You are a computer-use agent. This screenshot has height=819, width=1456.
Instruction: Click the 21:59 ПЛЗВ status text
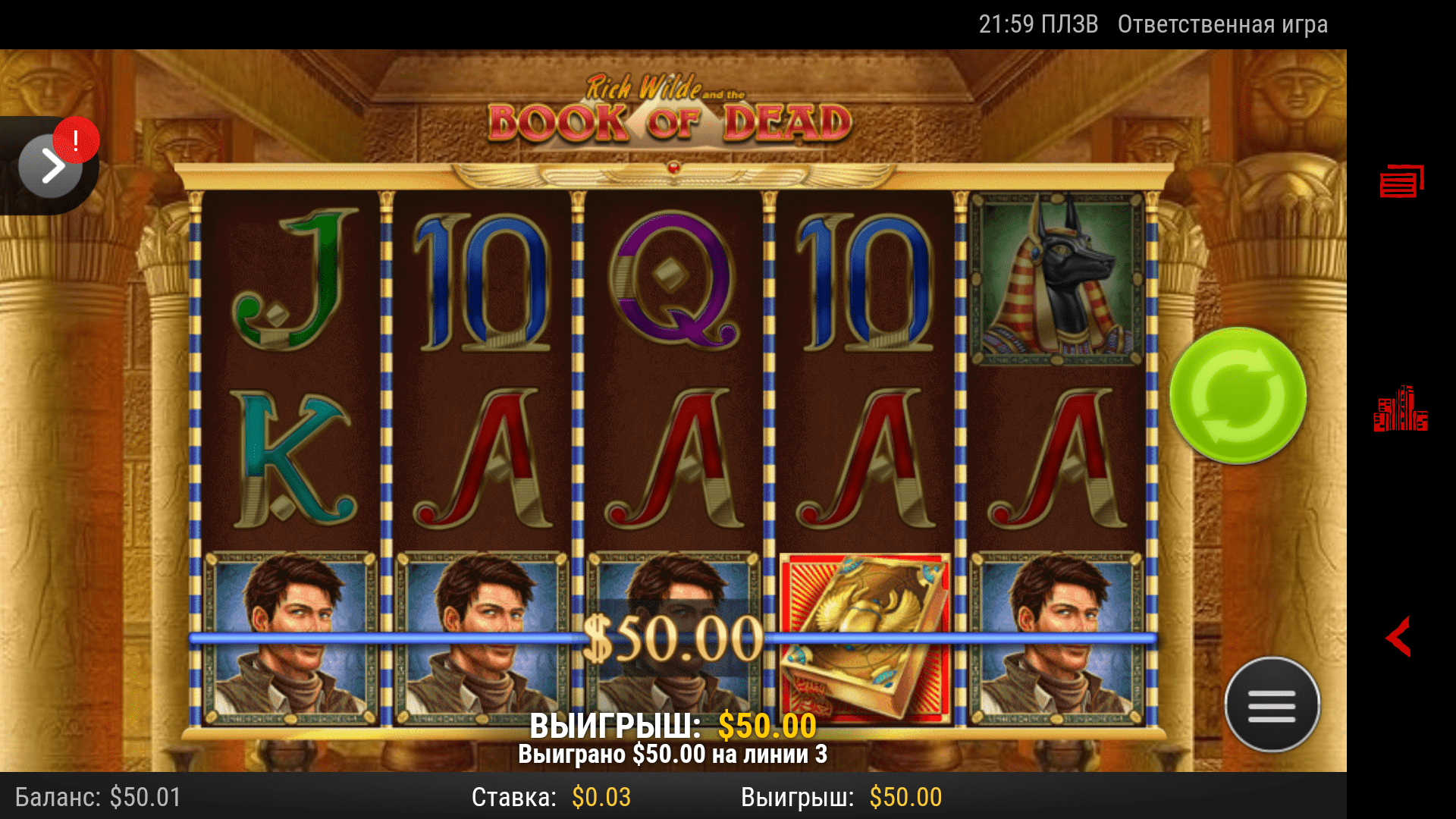1037,23
